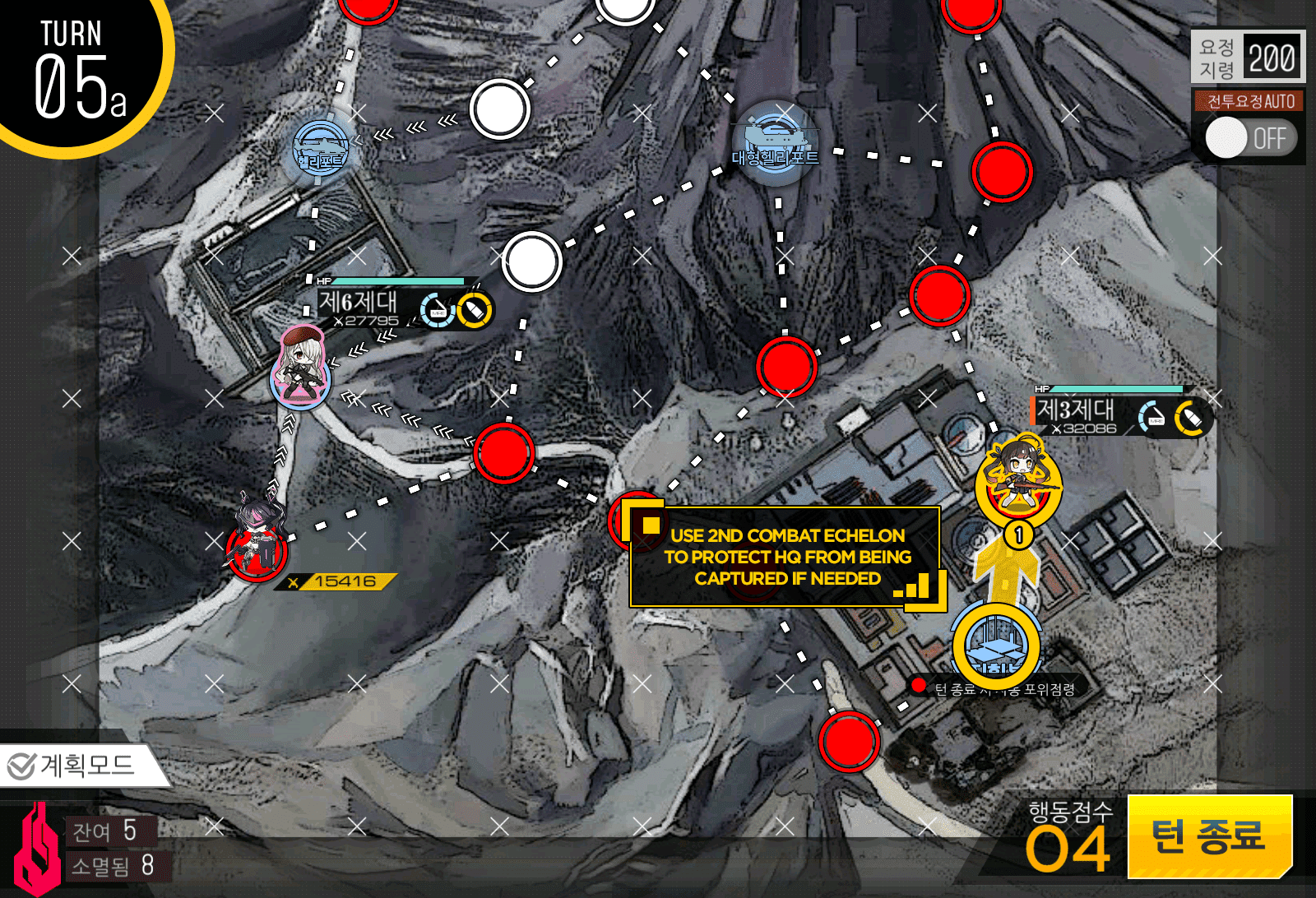Toggle the 전투요청 AUTO switch
1316x898 pixels.
click(x=1249, y=137)
